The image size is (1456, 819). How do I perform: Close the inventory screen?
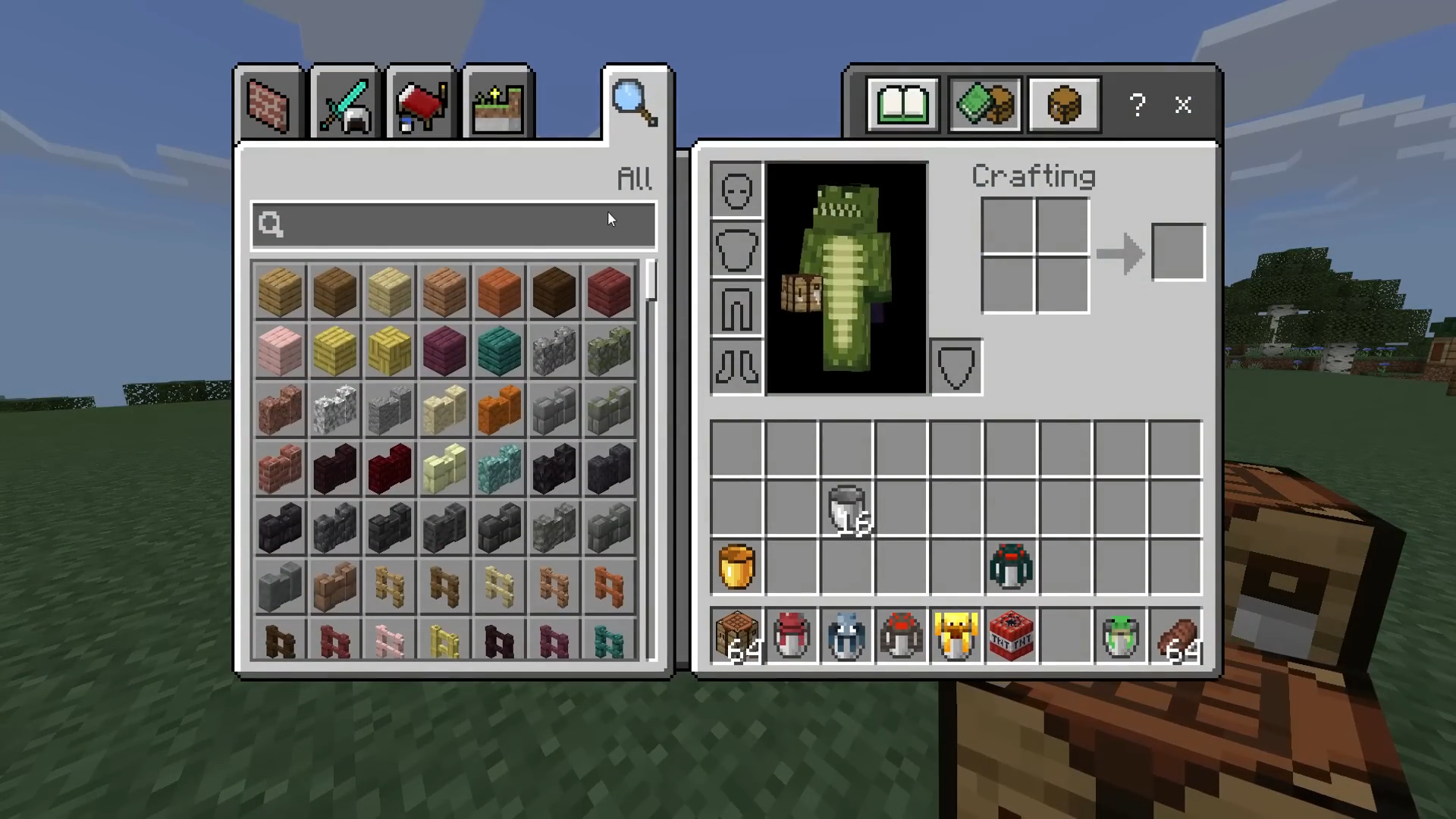(x=1183, y=105)
